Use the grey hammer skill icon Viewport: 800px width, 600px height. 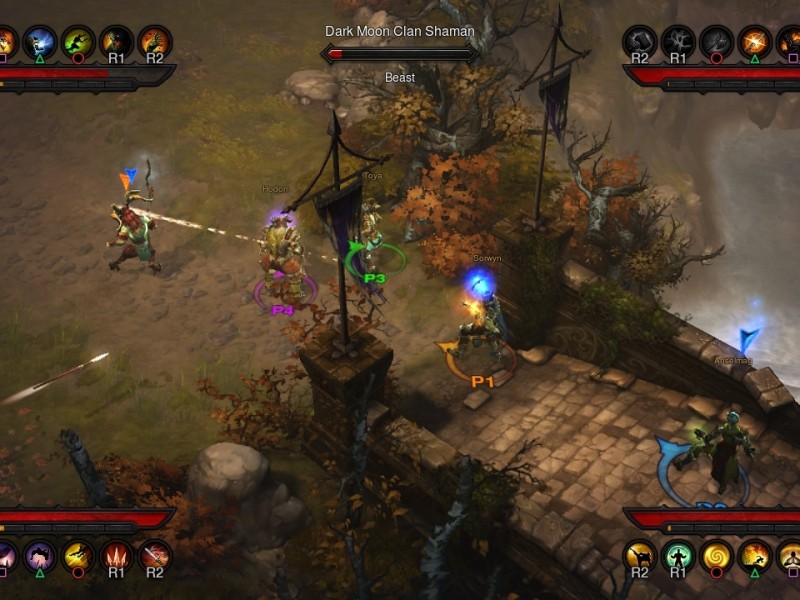tap(640, 41)
